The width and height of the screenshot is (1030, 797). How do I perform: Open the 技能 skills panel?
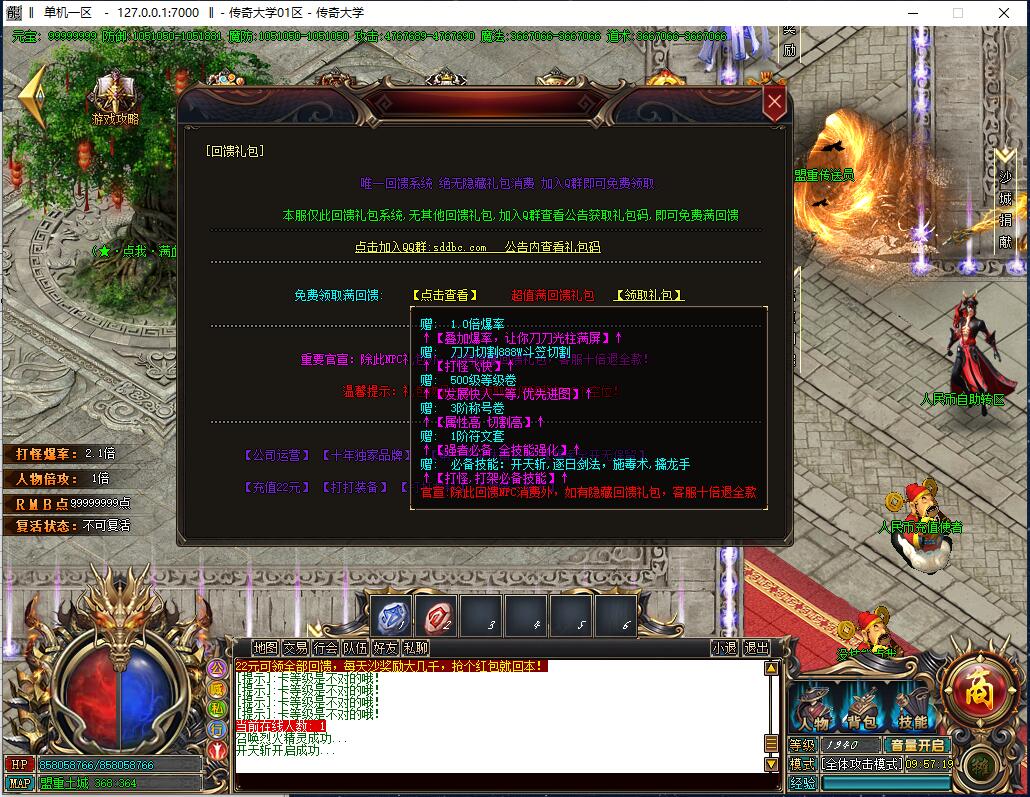[909, 711]
